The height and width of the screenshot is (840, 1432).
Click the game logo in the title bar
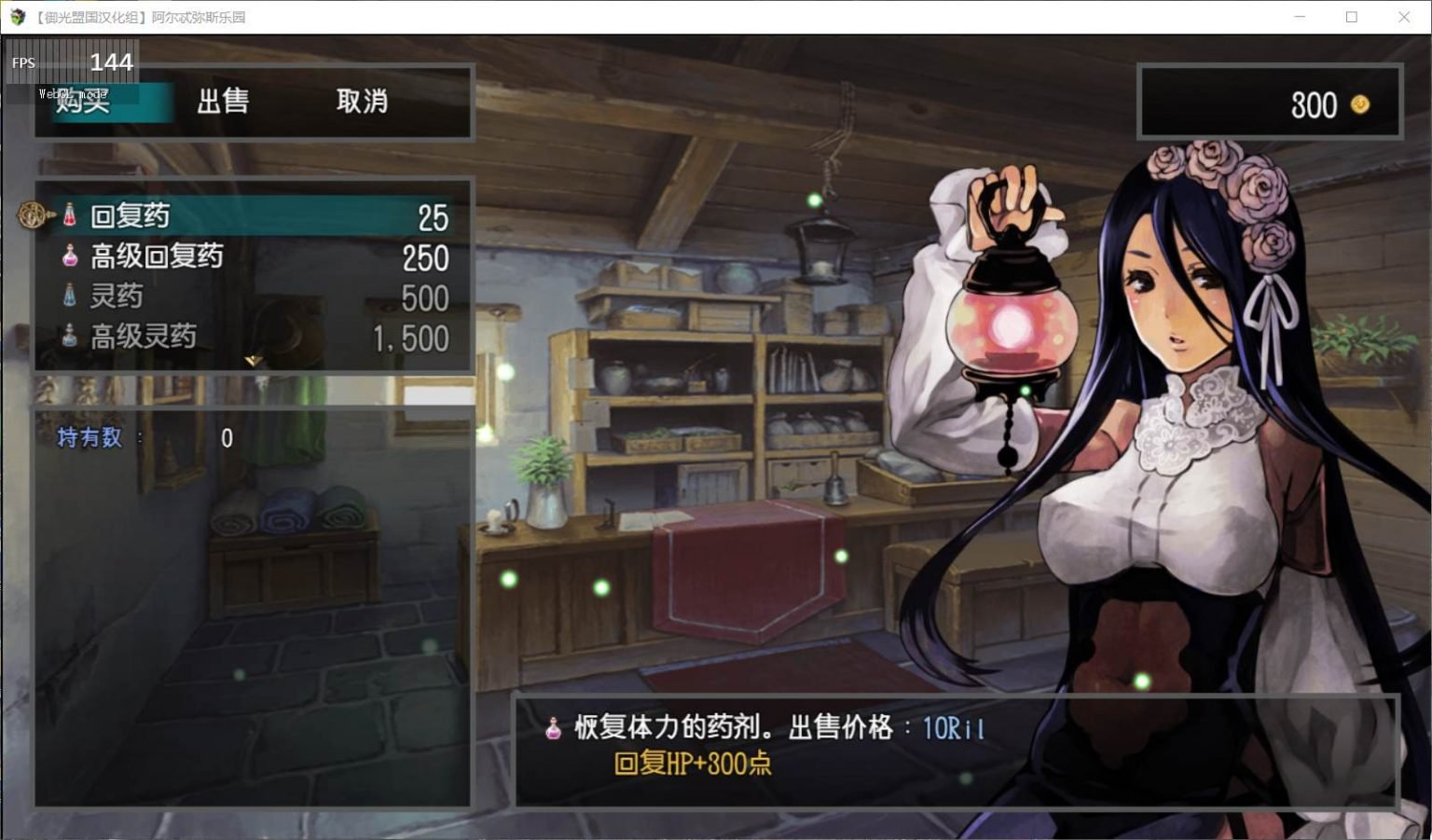pyautogui.click(x=17, y=16)
